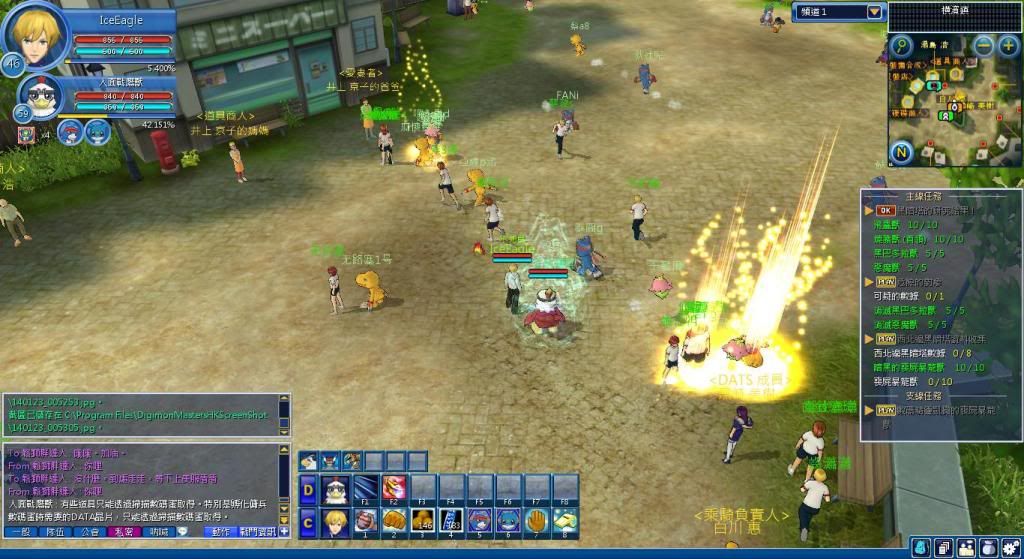Use the Digimon skill in slot F2
Screen dimensions: 1024x559
point(394,489)
